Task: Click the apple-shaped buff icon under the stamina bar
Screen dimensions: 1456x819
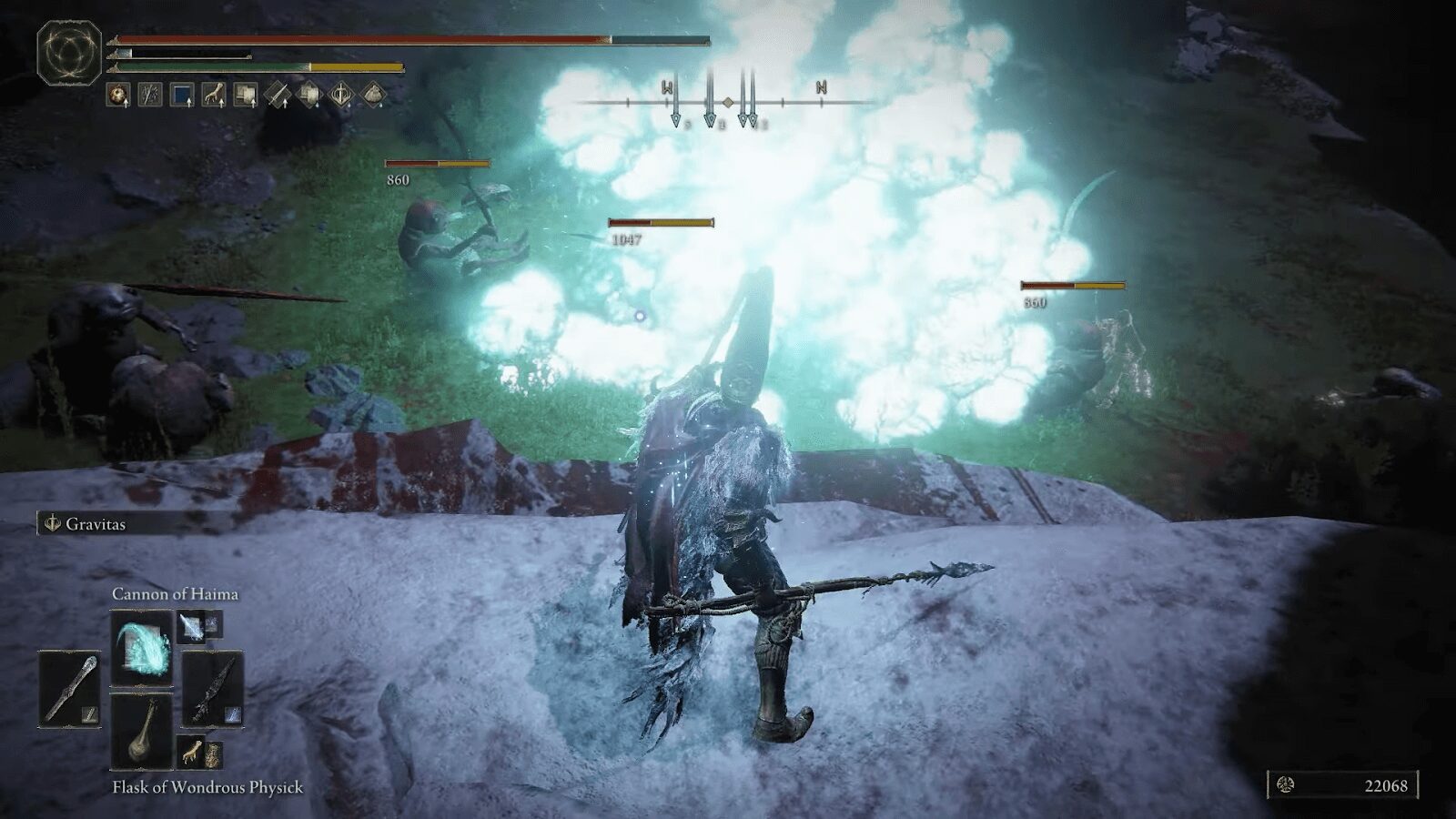Action: 116,95
